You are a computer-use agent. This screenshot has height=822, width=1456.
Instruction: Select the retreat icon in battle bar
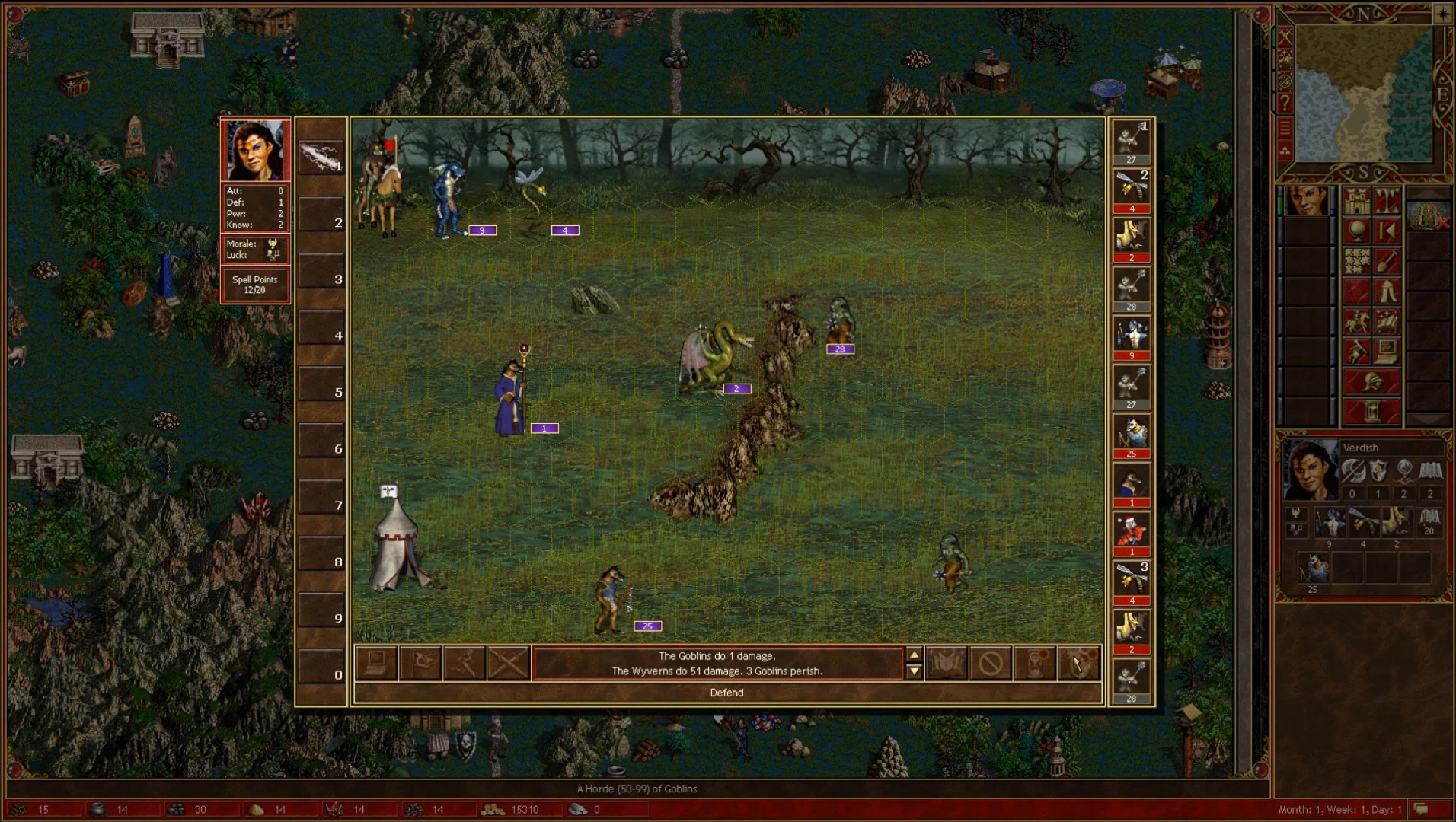pyautogui.click(x=465, y=663)
